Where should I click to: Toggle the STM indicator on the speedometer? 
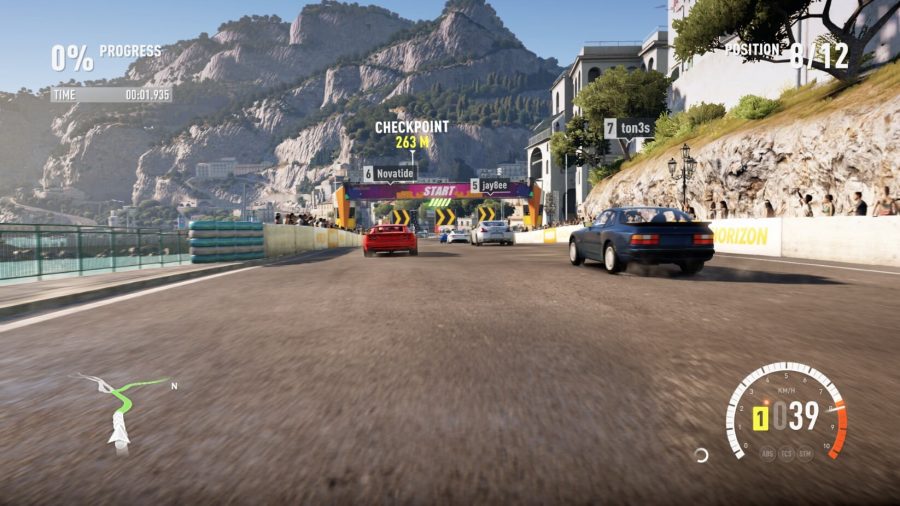click(x=805, y=453)
